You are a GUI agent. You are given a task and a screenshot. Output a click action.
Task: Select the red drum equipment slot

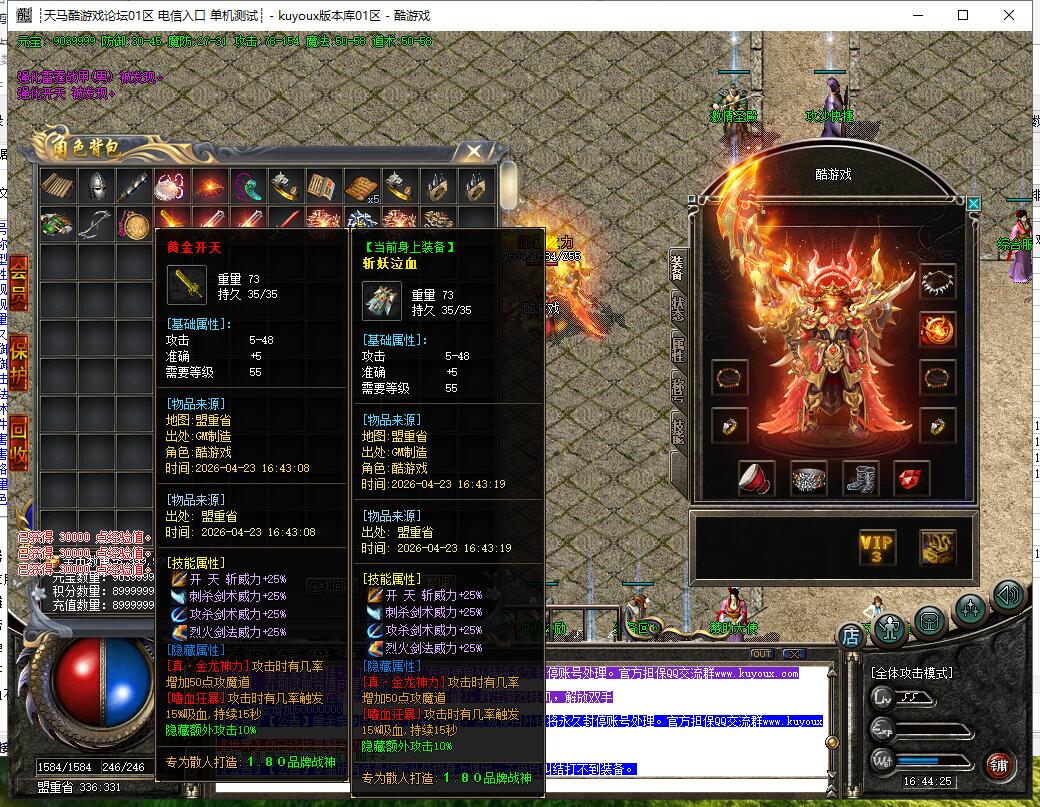(x=757, y=478)
